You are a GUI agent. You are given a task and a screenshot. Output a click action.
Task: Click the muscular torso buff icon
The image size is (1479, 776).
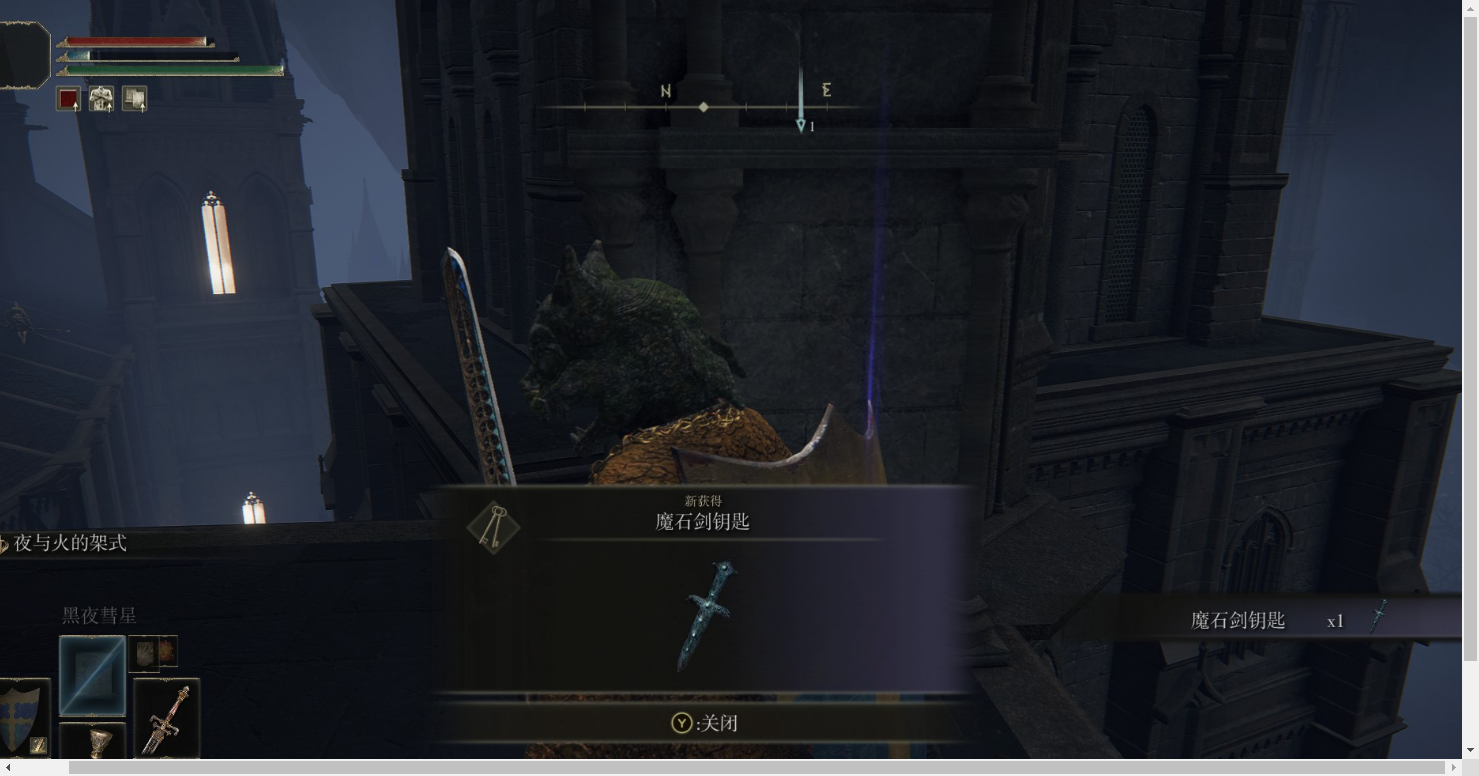coord(101,99)
